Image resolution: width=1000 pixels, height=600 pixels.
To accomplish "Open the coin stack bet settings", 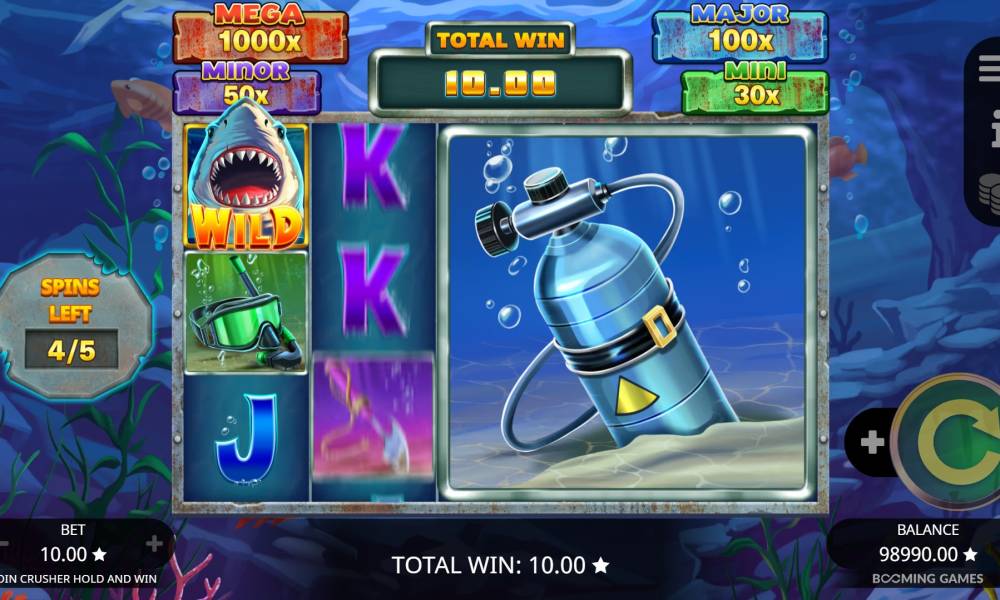I will 992,190.
